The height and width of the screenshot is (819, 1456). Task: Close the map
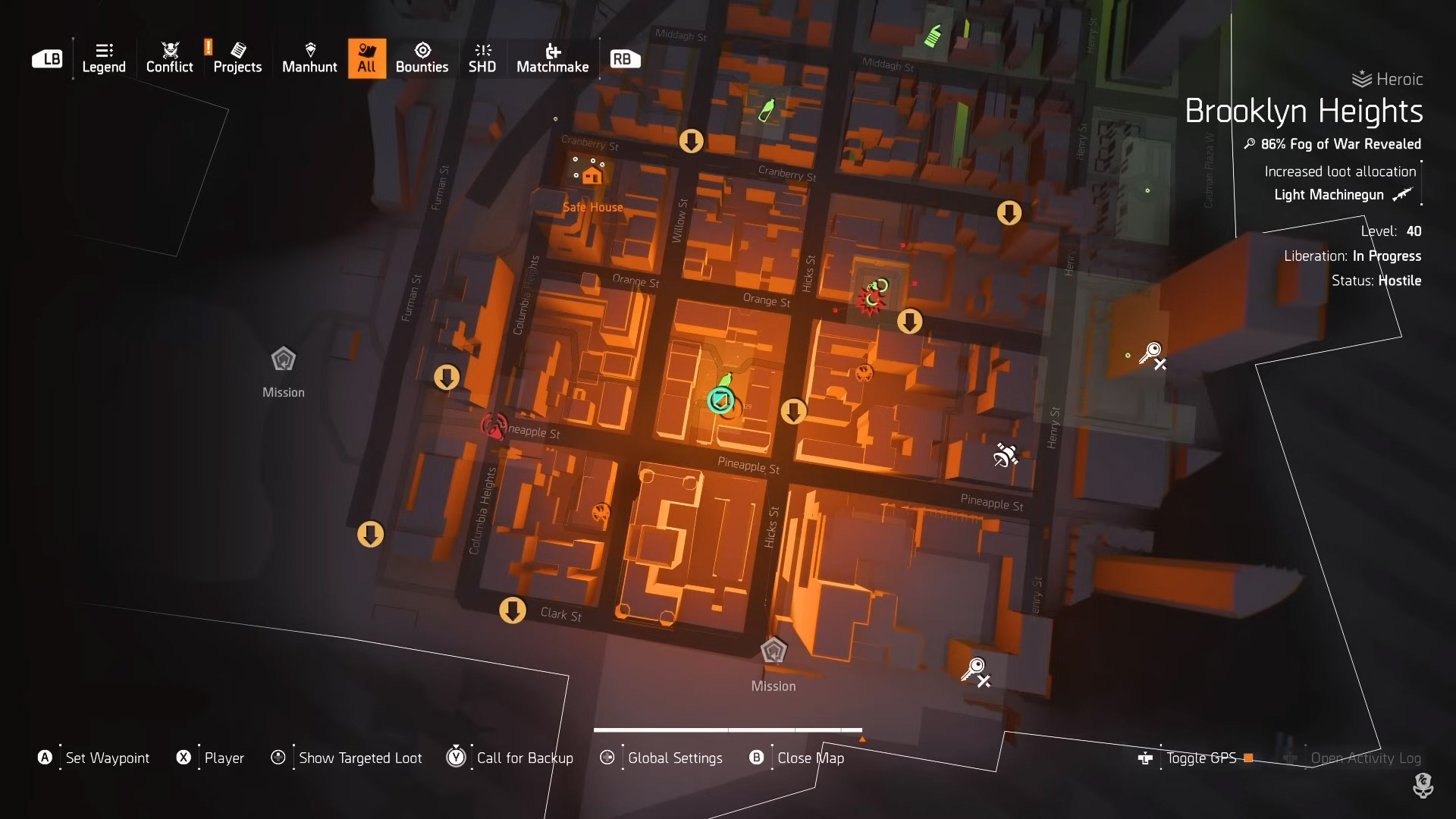(810, 758)
